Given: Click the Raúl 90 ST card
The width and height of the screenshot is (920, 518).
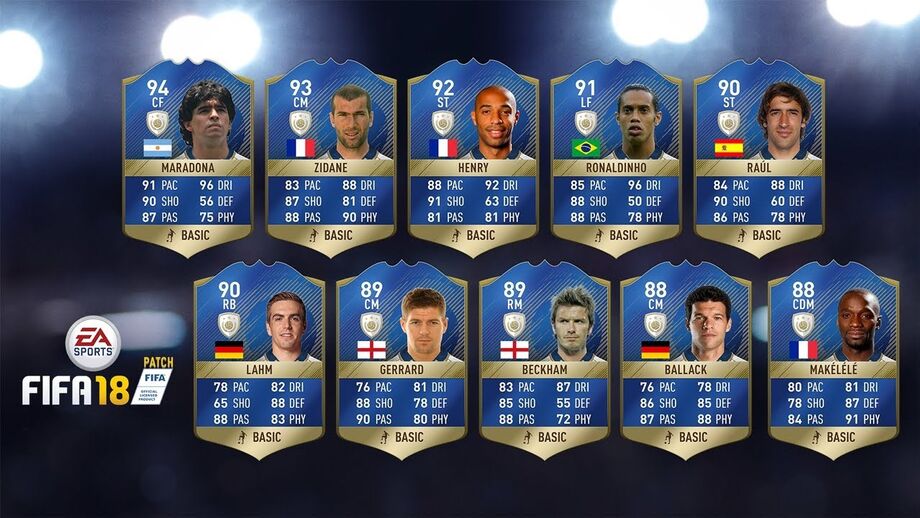Looking at the screenshot, I should (759, 155).
